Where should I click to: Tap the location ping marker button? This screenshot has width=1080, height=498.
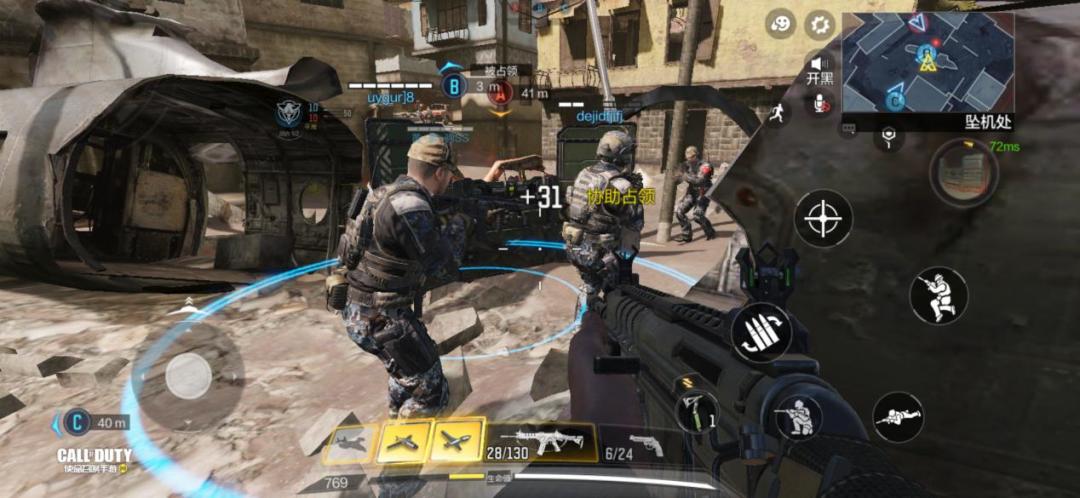(x=888, y=134)
